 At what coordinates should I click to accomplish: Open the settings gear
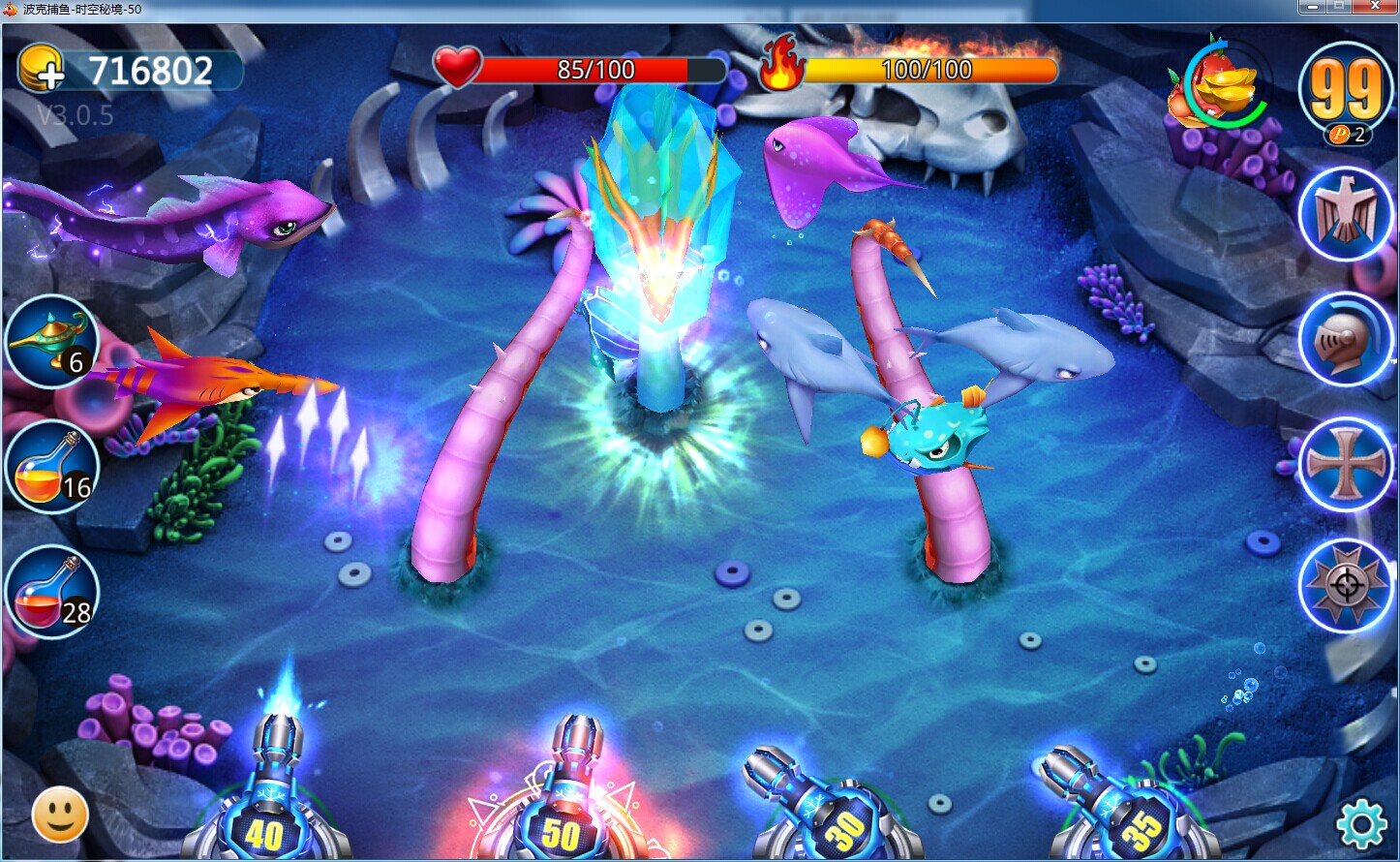(1360, 824)
